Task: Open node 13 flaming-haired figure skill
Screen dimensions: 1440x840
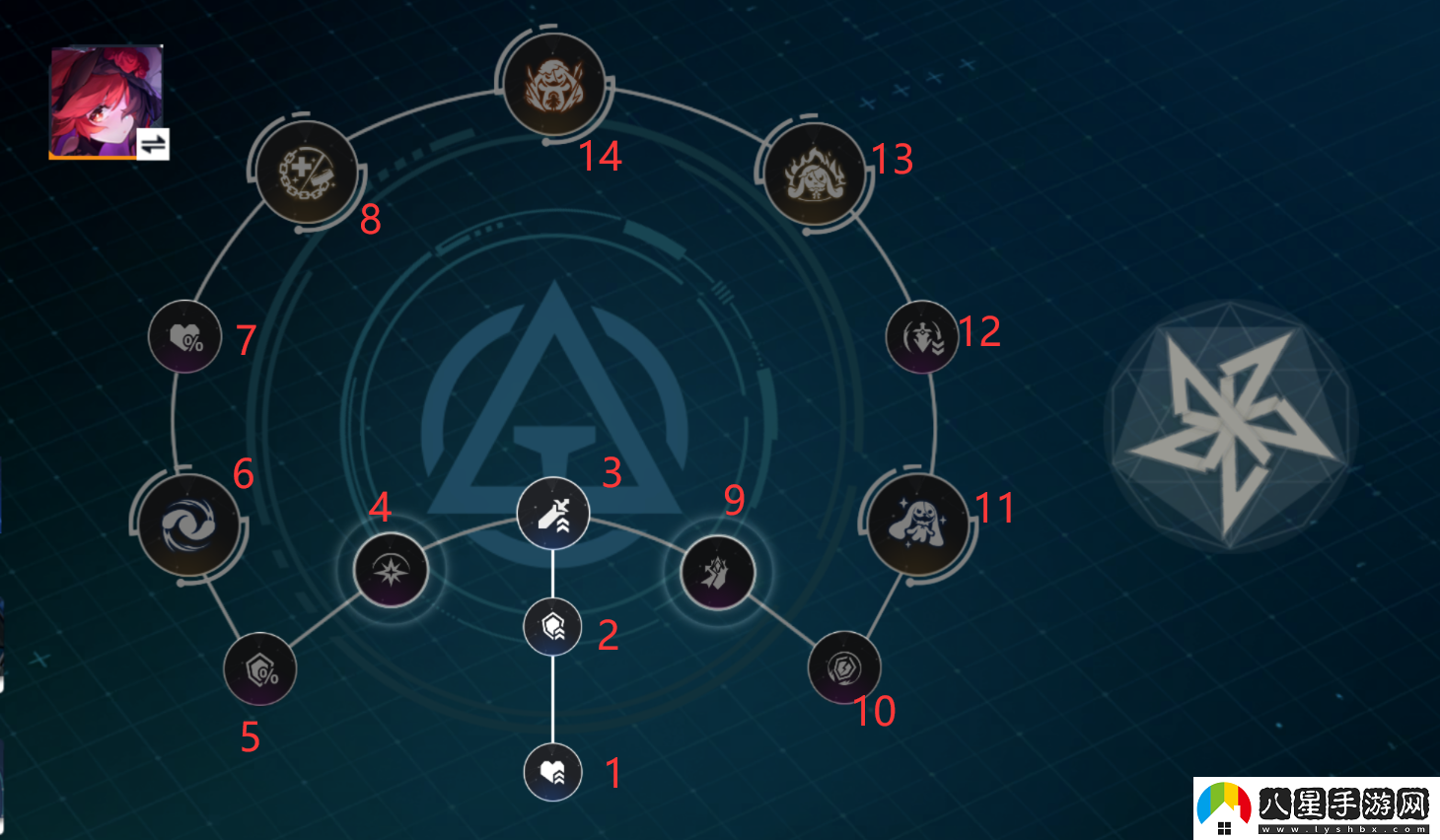Action: [x=816, y=175]
